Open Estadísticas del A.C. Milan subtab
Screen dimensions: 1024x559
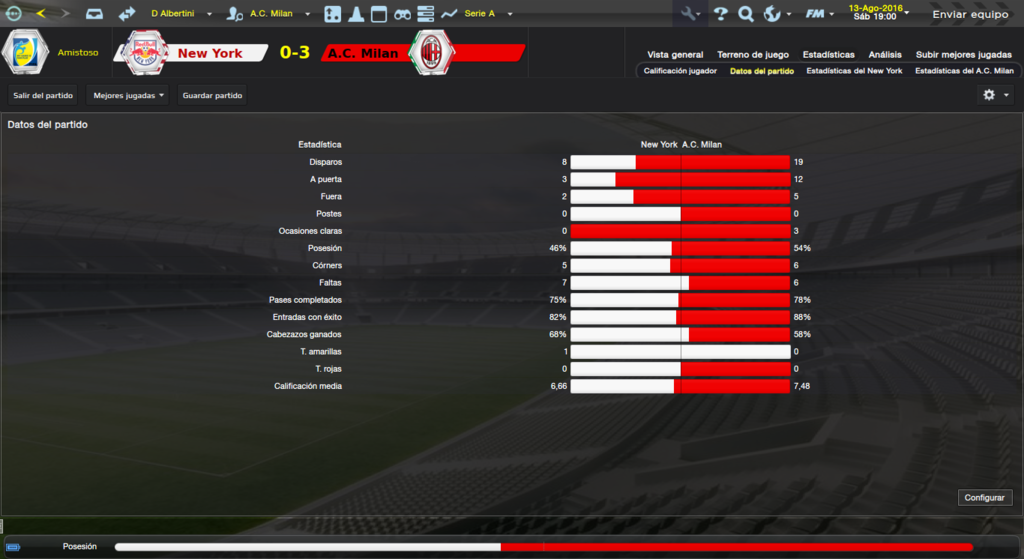click(964, 71)
